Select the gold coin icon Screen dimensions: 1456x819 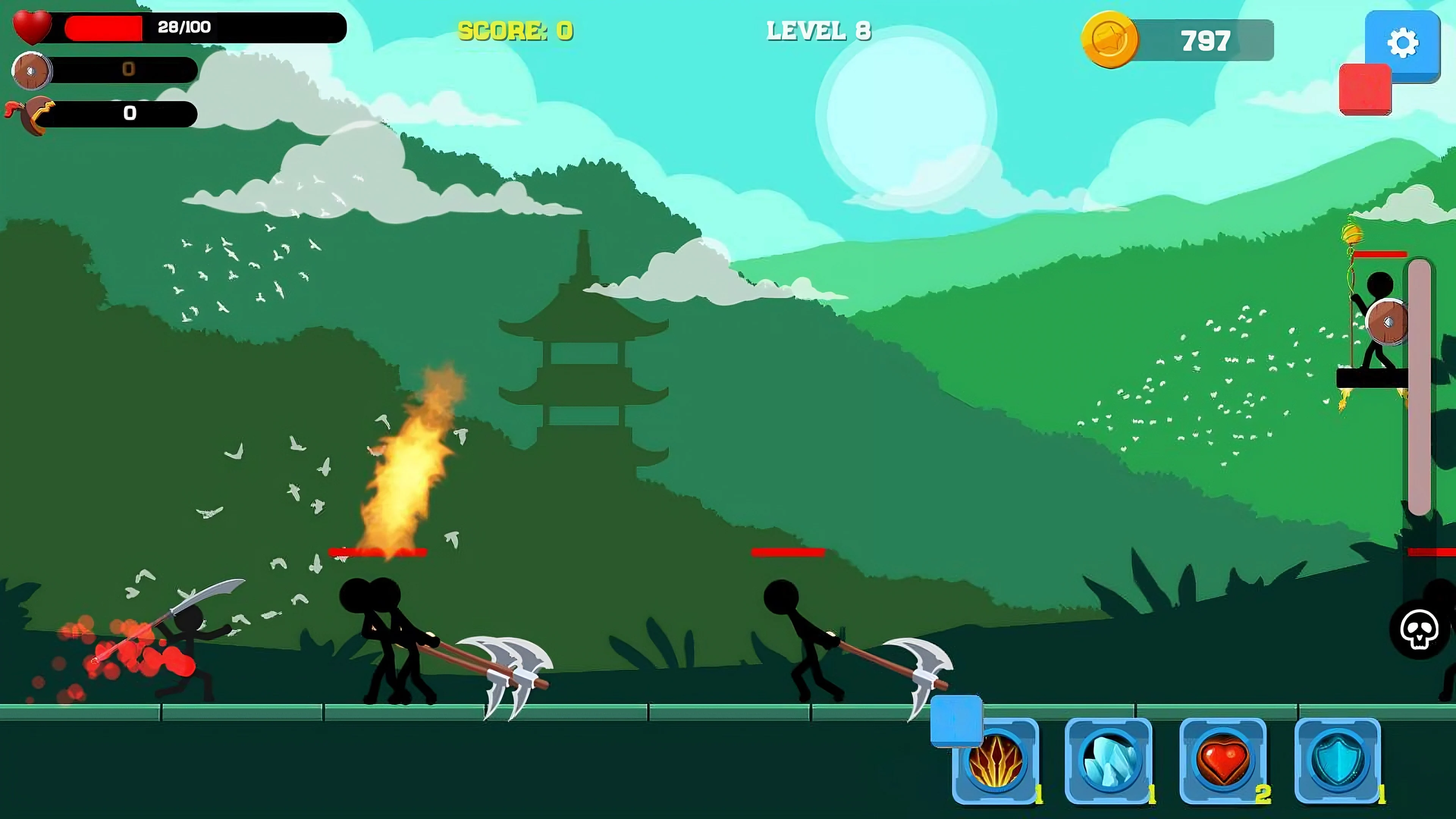click(x=1112, y=39)
